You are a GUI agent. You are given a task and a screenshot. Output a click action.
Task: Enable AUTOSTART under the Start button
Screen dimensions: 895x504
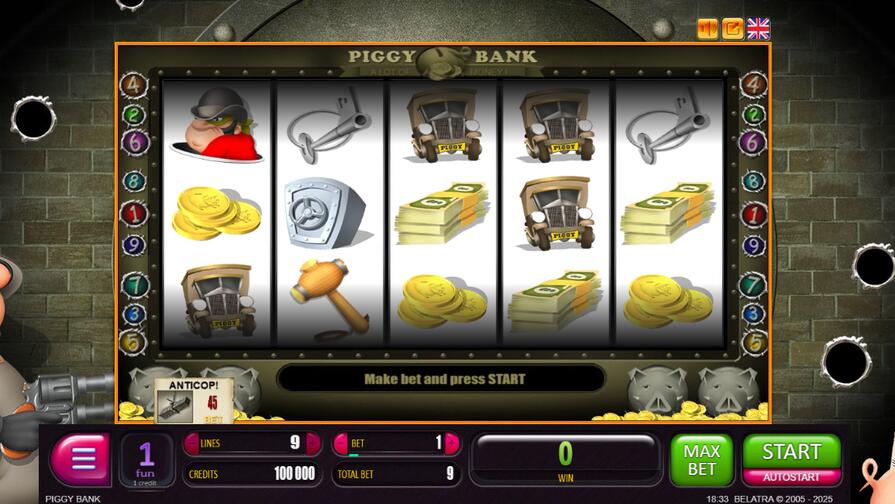[x=792, y=477]
